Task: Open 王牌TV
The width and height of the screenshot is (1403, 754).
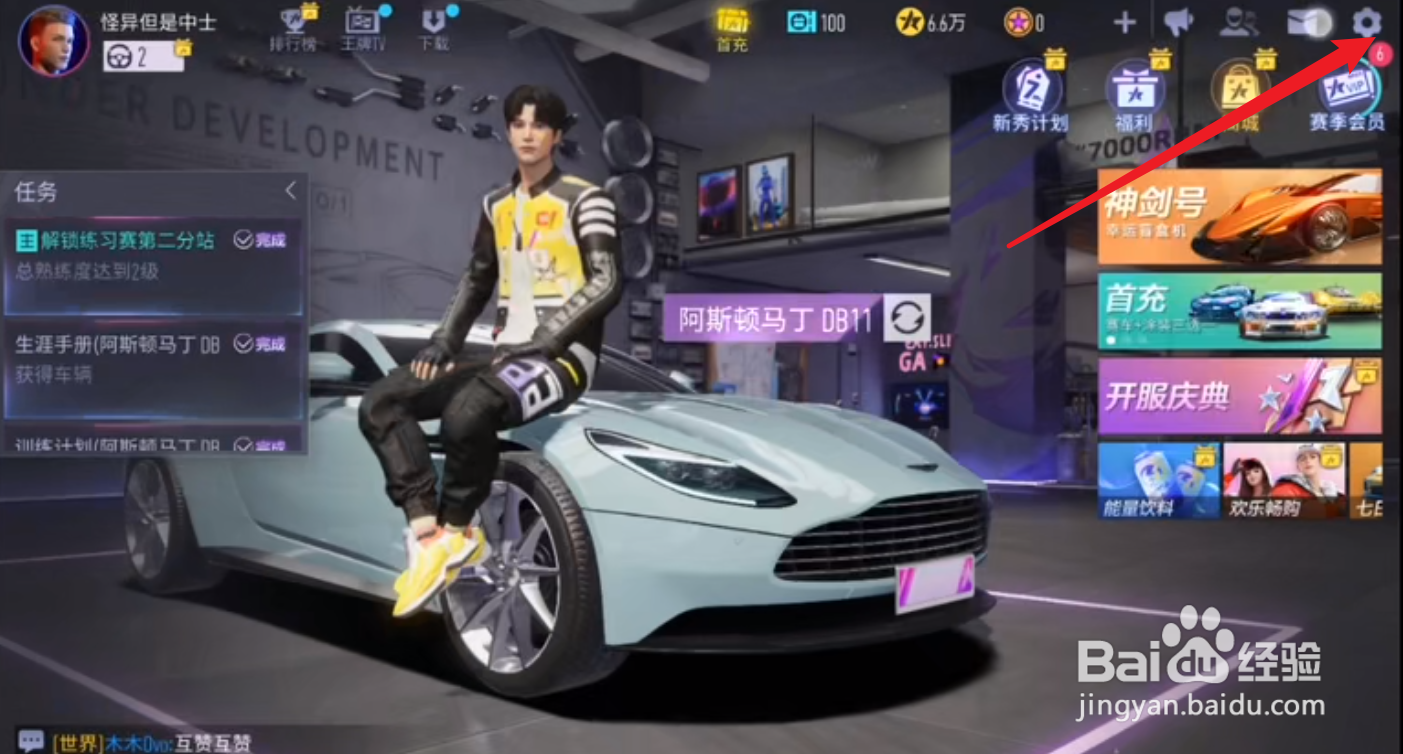Action: click(x=360, y=24)
